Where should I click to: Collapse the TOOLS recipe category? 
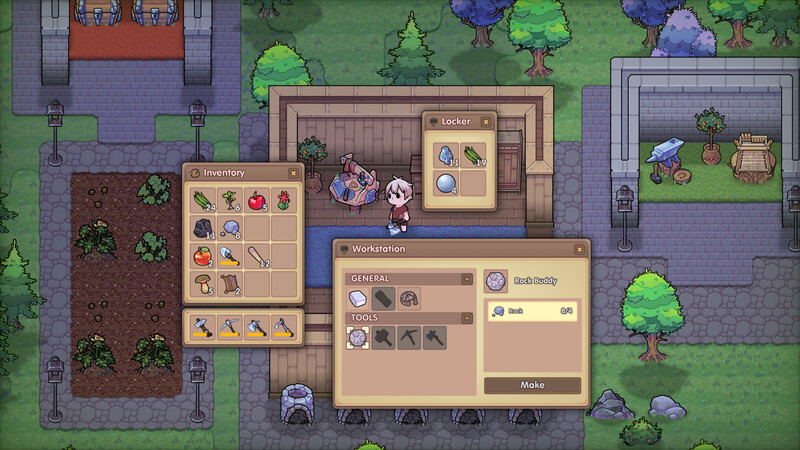tap(466, 318)
